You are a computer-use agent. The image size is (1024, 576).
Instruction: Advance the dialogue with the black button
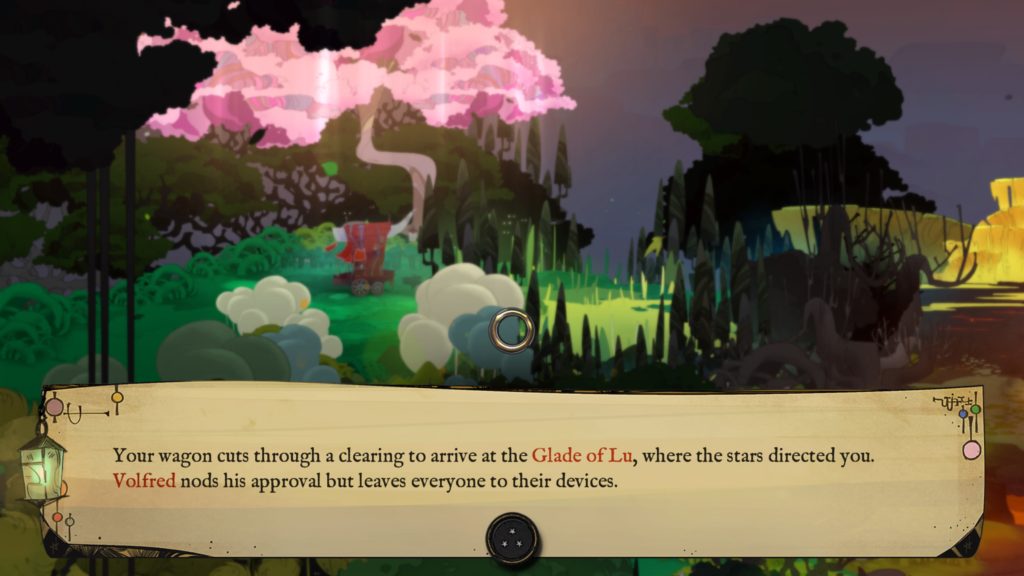[x=513, y=538]
